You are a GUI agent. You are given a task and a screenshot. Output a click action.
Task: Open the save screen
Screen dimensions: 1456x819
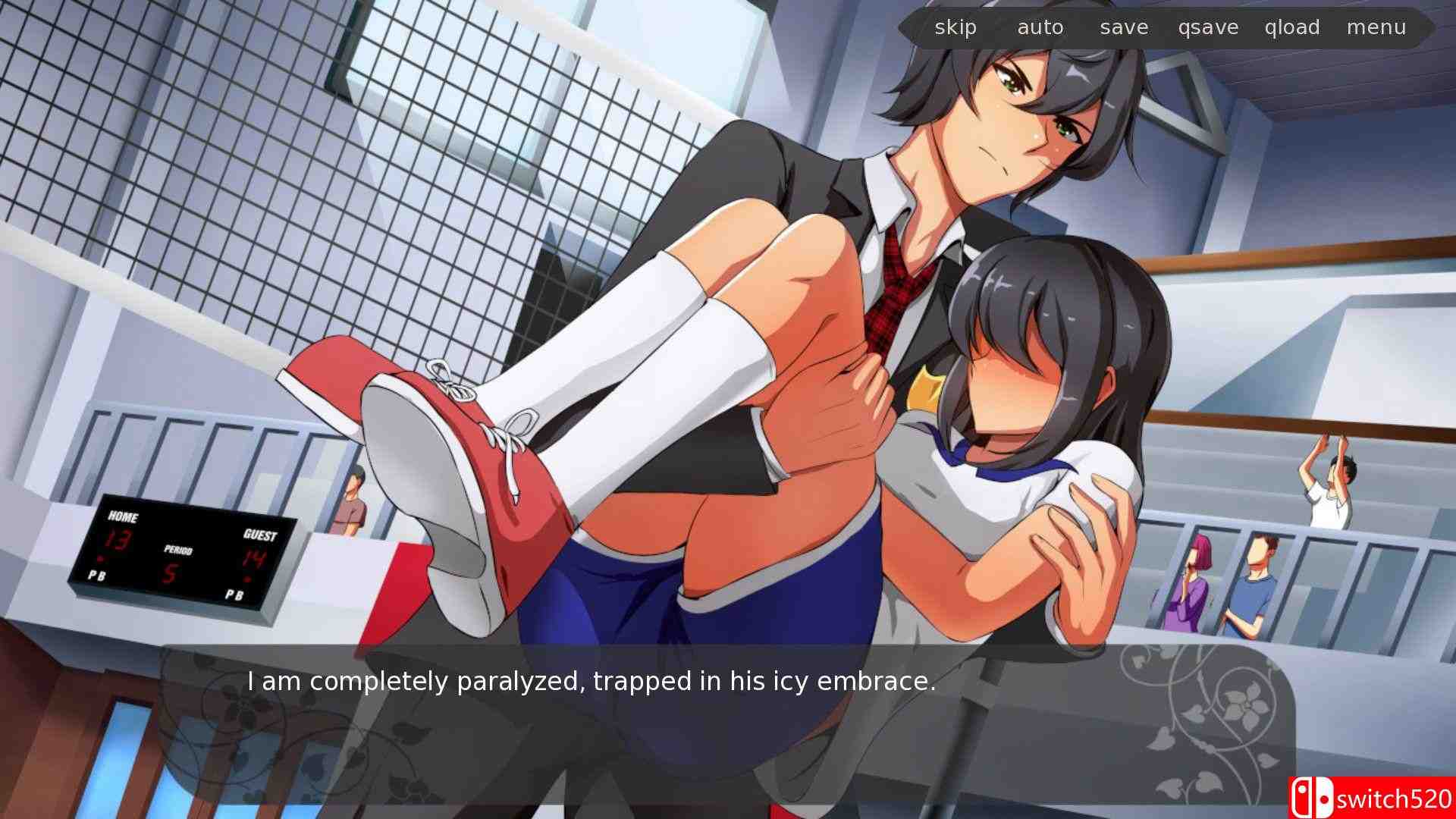(1122, 27)
